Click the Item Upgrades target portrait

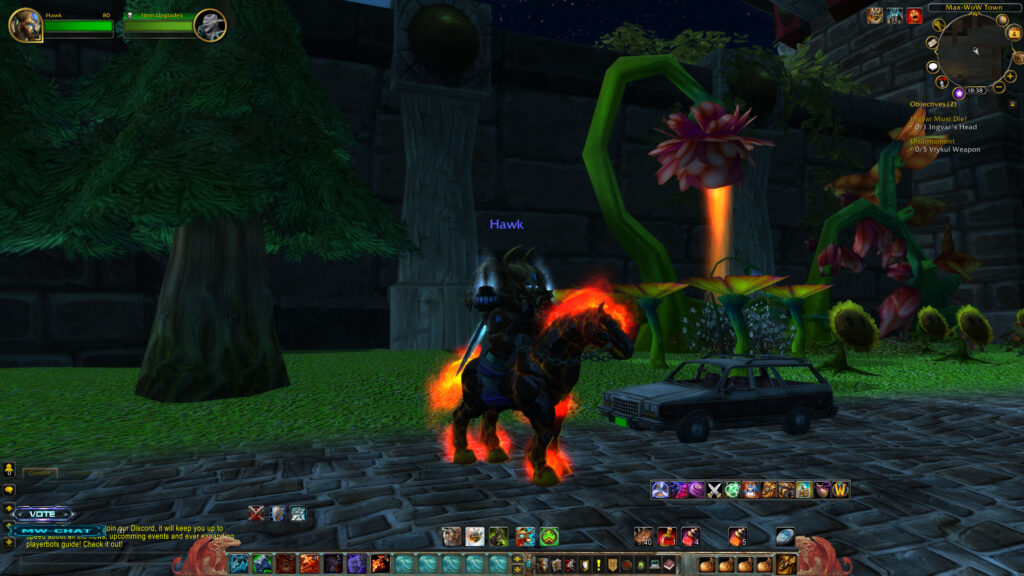point(210,25)
